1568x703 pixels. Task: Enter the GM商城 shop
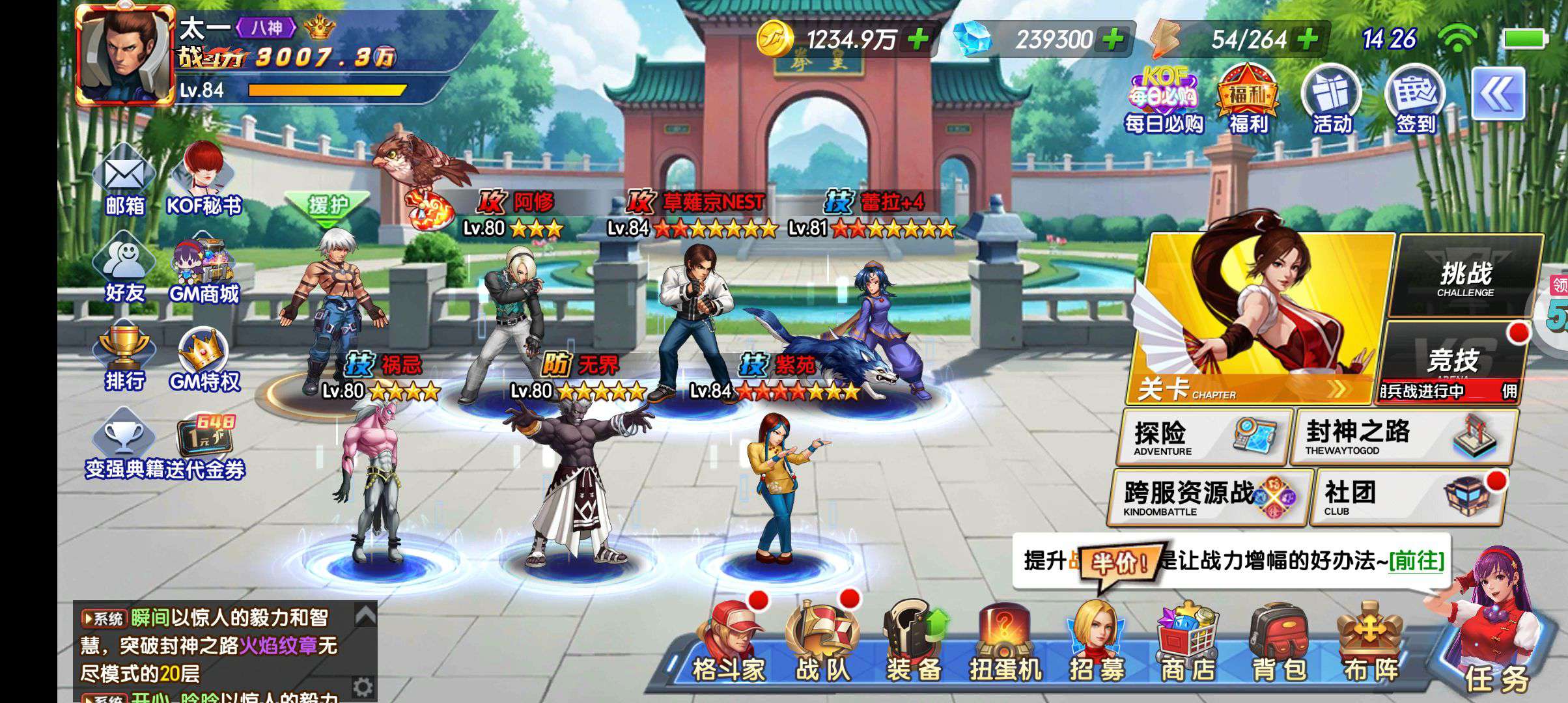[x=203, y=272]
